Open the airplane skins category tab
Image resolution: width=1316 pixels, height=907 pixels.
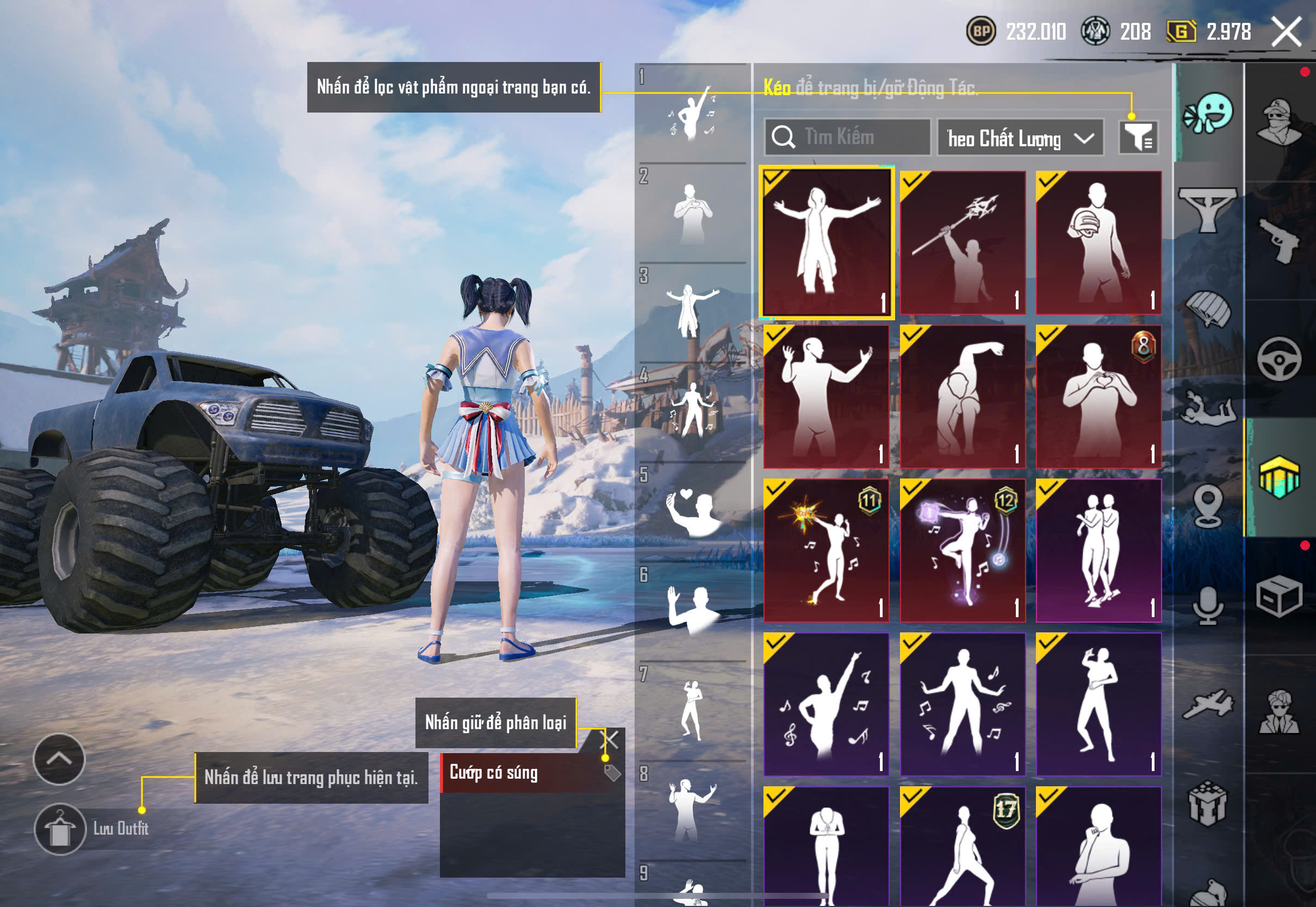pos(1208,705)
